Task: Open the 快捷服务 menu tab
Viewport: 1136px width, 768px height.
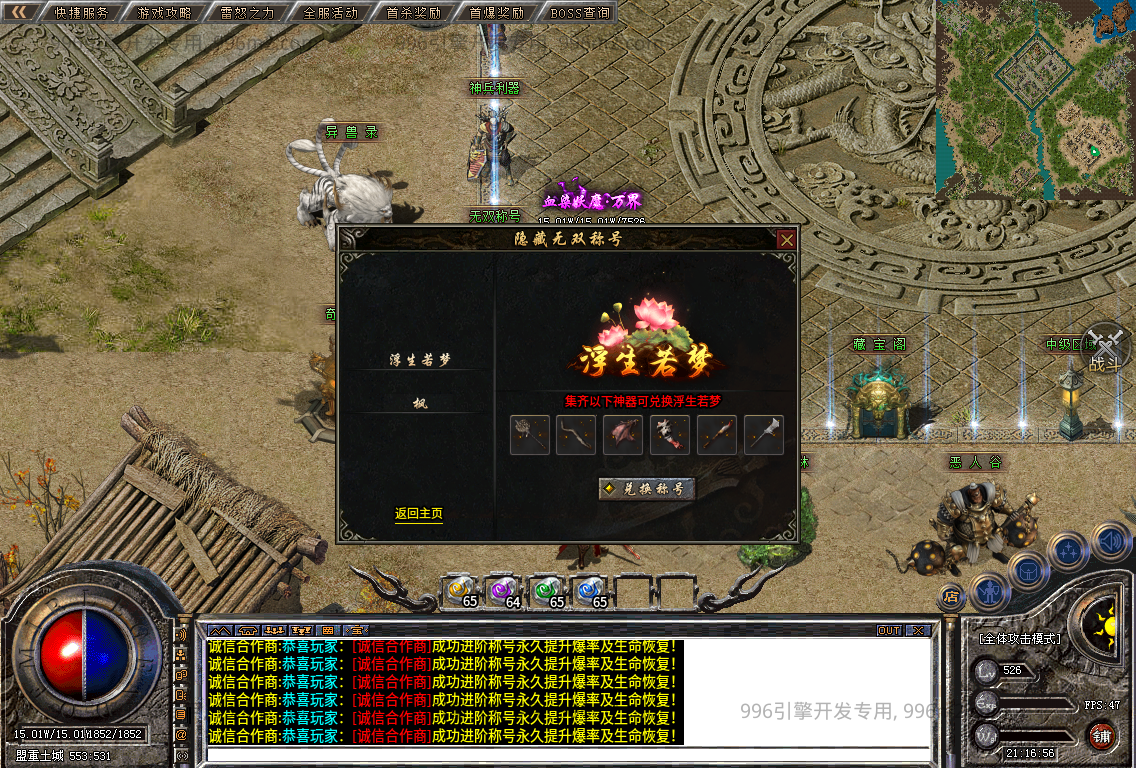Action: [x=81, y=13]
